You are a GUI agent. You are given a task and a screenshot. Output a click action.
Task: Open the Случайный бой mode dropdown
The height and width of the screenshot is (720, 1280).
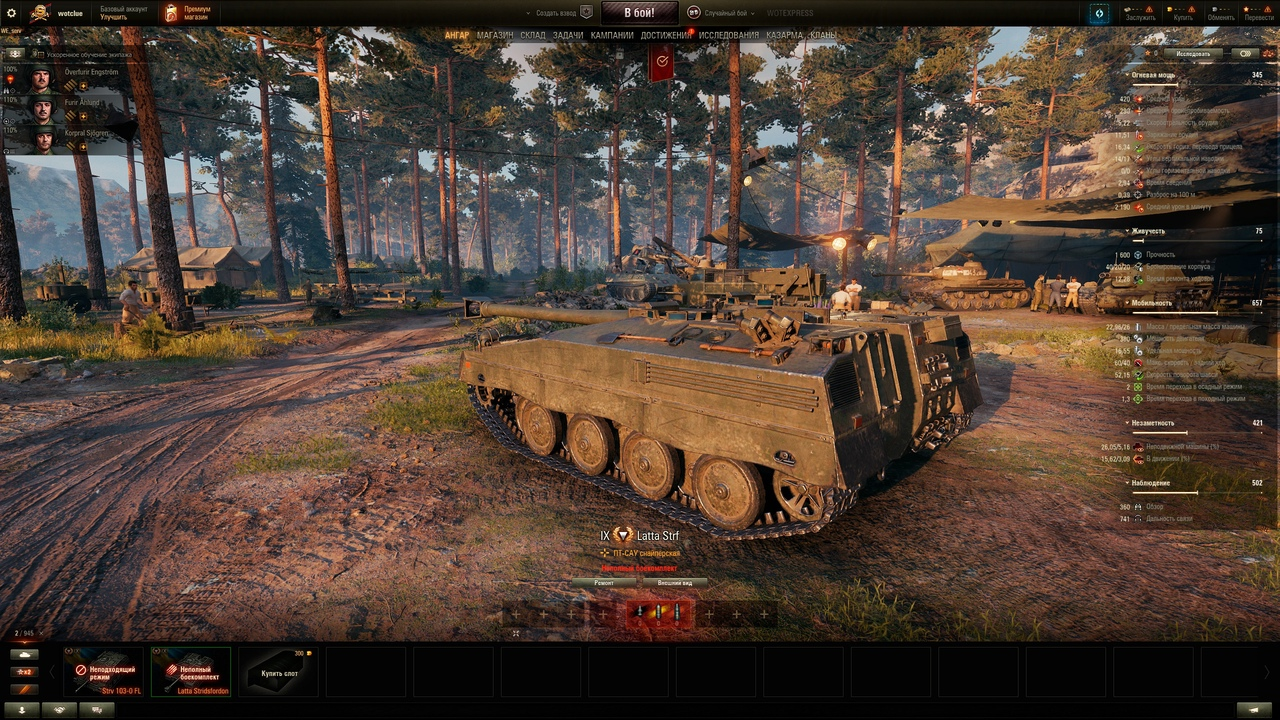[x=724, y=13]
